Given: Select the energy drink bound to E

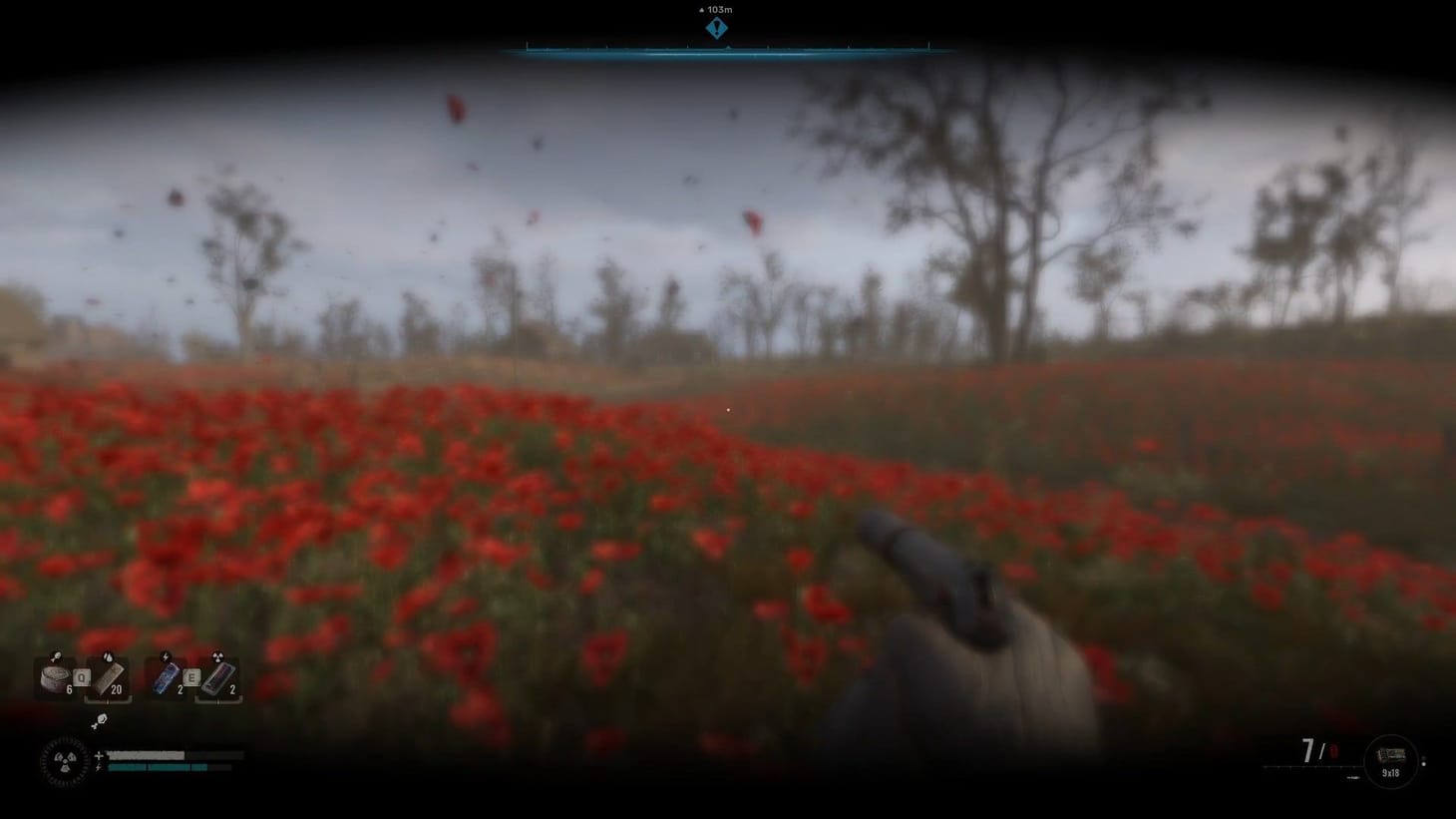Looking at the screenshot, I should point(166,677).
